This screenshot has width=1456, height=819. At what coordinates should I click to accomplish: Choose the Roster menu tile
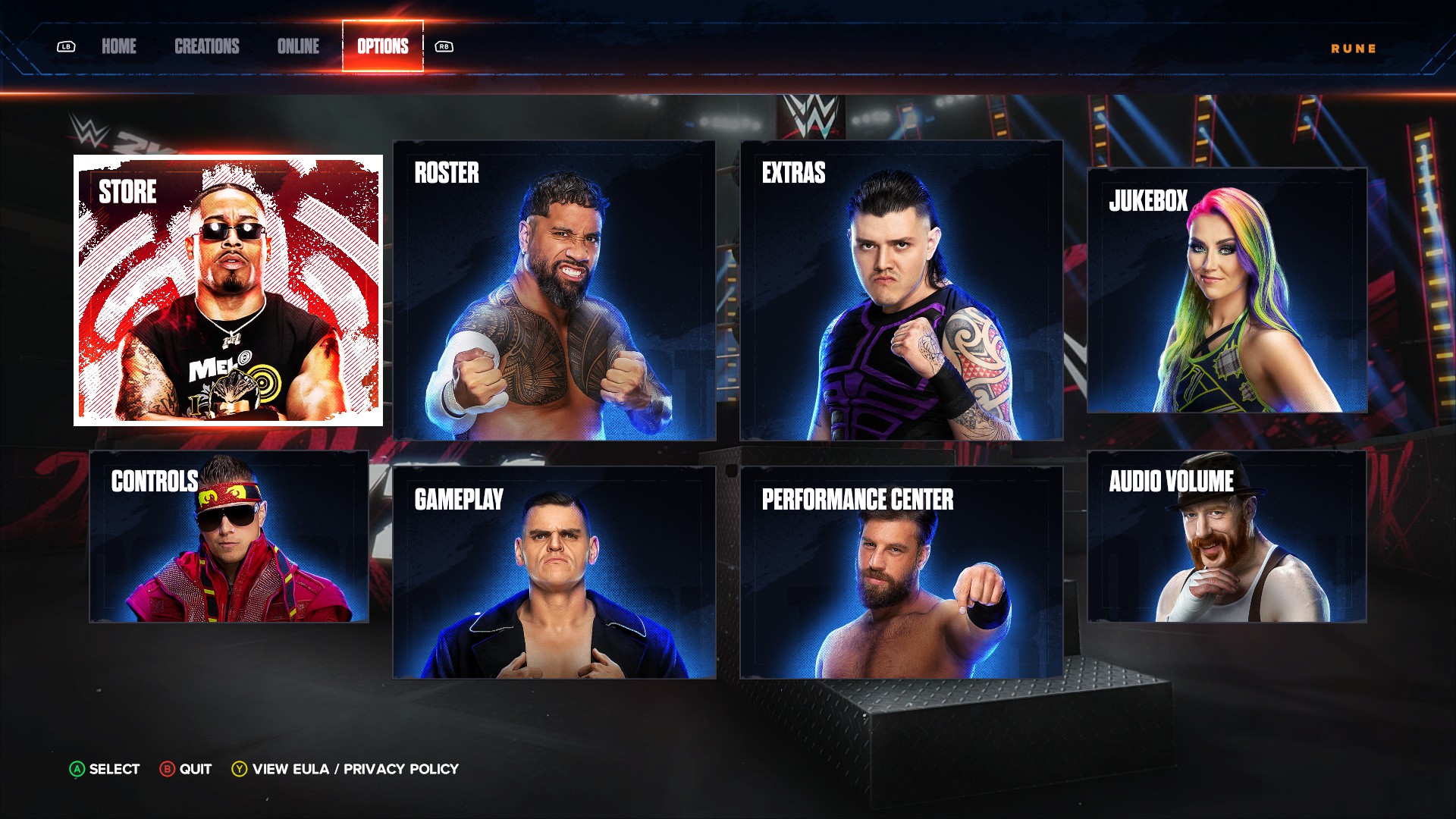tap(554, 290)
